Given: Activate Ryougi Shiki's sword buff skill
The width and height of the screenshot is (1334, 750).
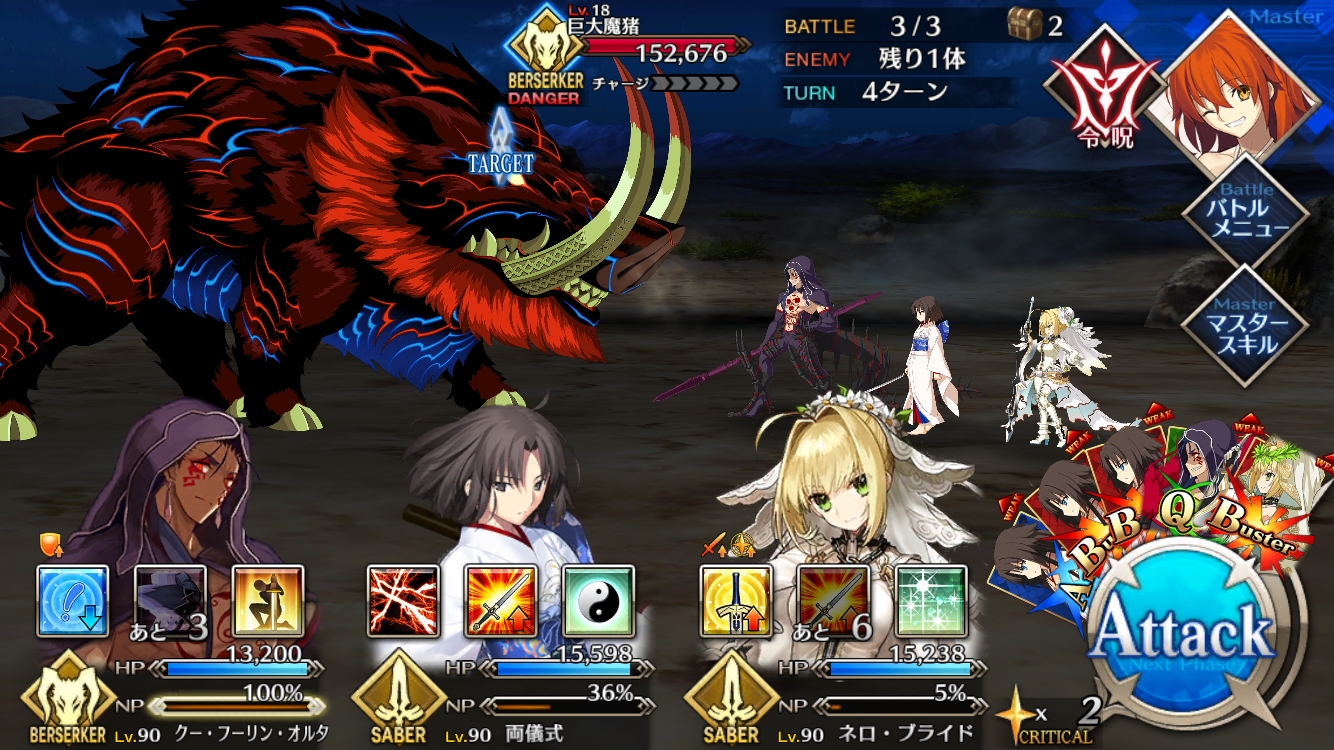Looking at the screenshot, I should tap(500, 601).
